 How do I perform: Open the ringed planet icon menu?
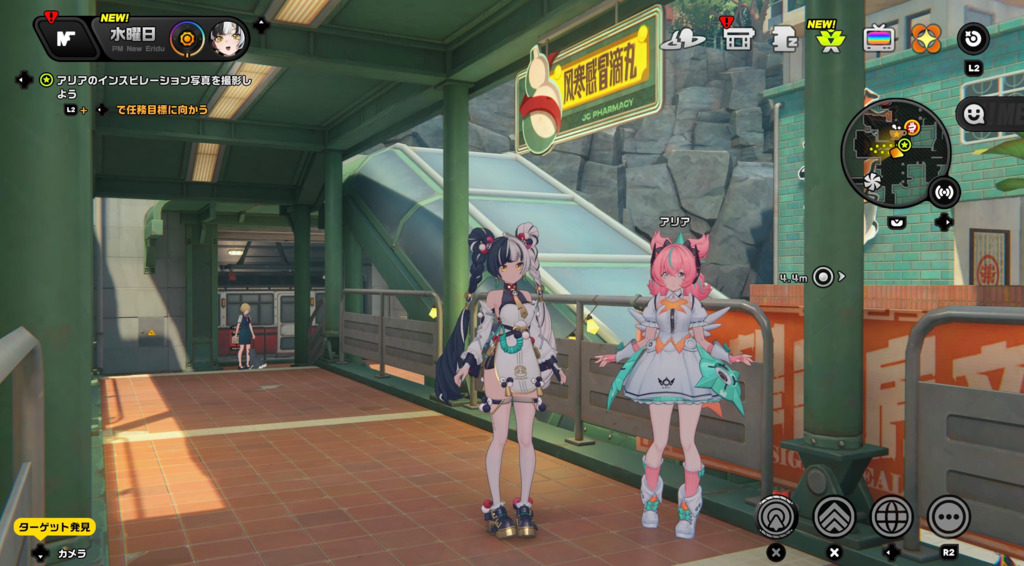pos(683,39)
